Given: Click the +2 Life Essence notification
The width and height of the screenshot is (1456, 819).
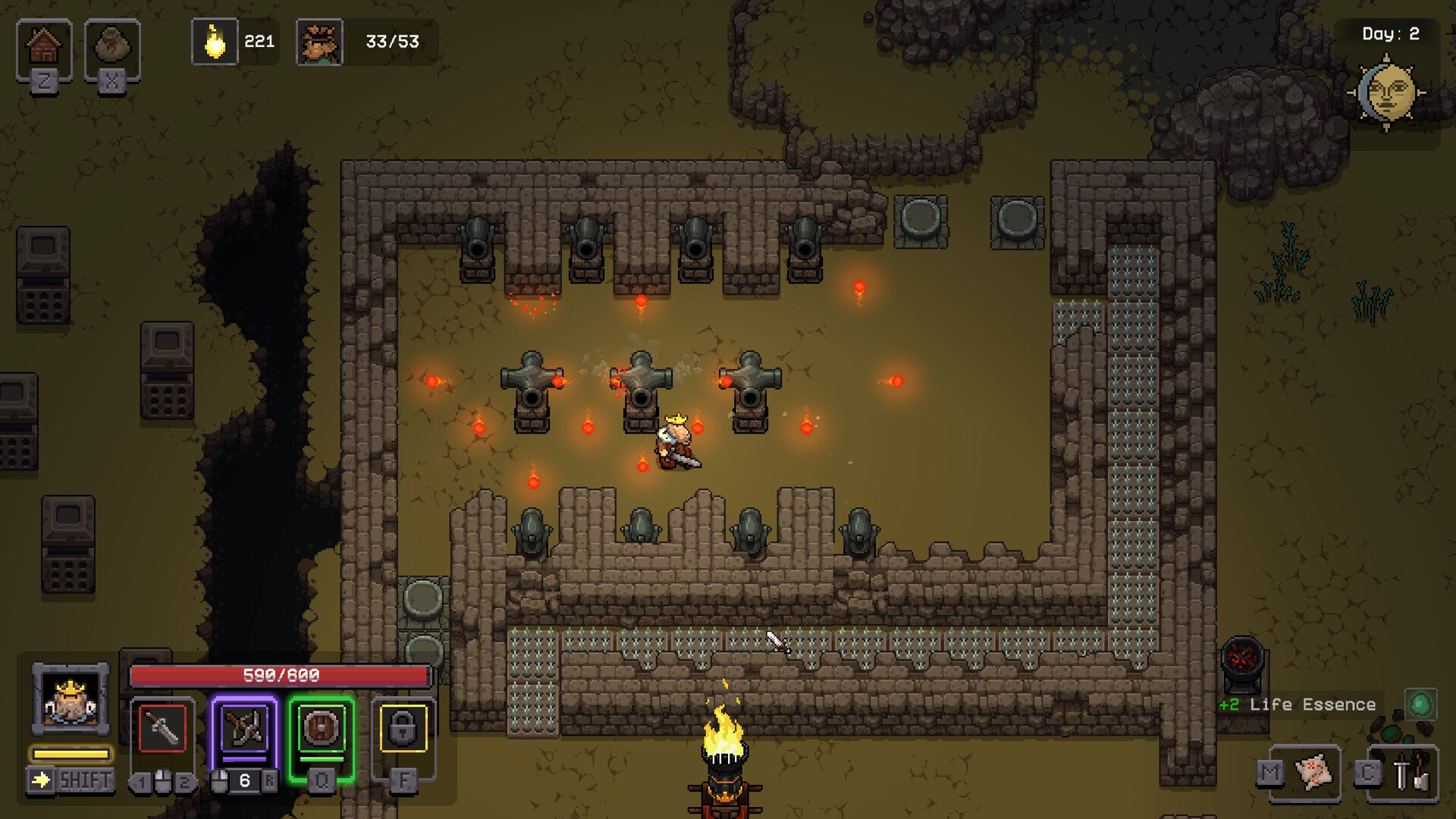Looking at the screenshot, I should pyautogui.click(x=1298, y=704).
